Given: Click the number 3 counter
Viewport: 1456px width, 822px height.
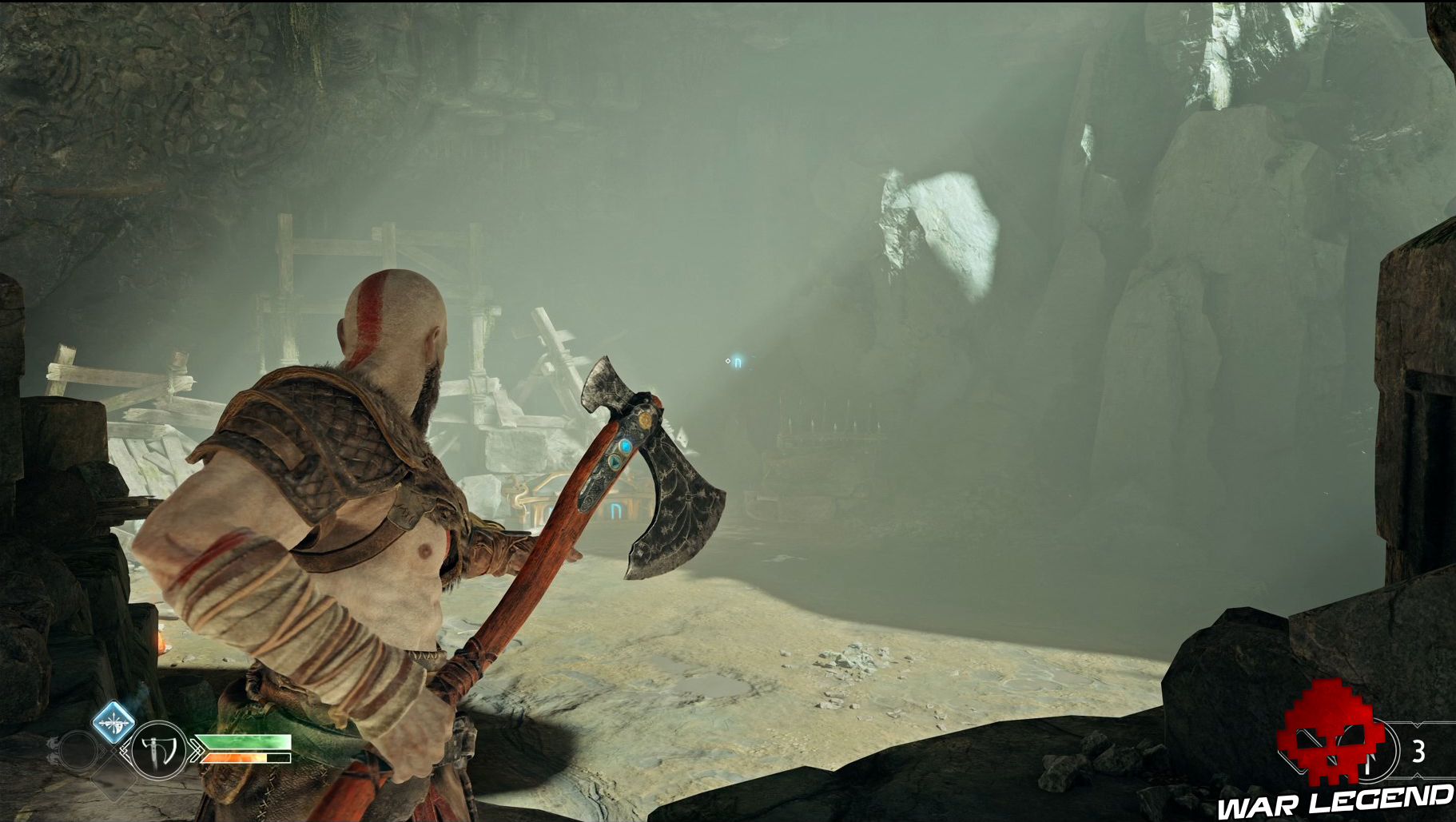Looking at the screenshot, I should (x=1419, y=750).
